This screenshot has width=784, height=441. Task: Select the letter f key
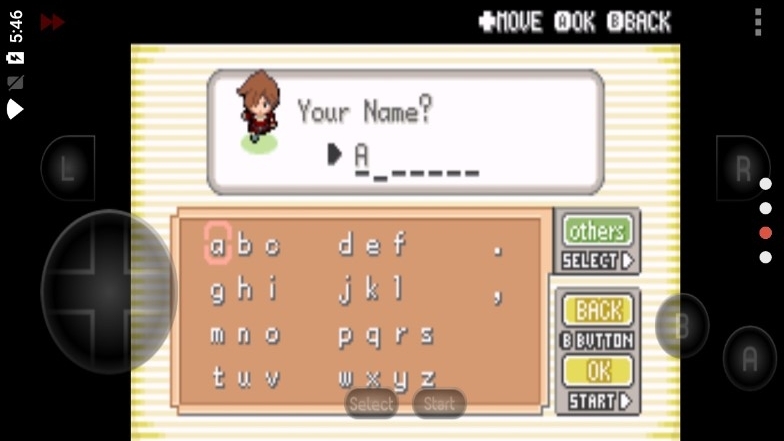click(x=399, y=243)
